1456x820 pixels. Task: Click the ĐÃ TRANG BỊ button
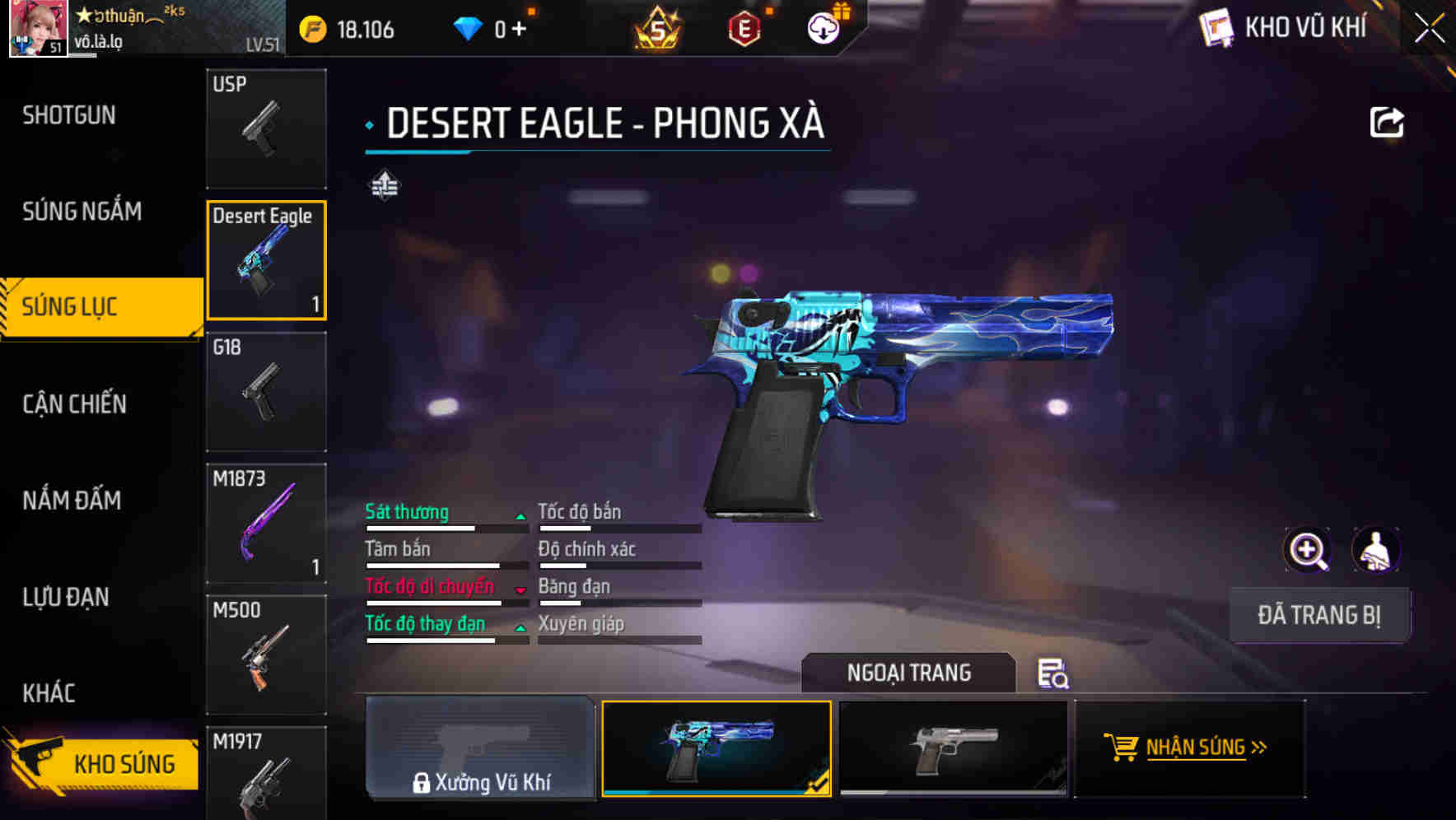[x=1318, y=614]
